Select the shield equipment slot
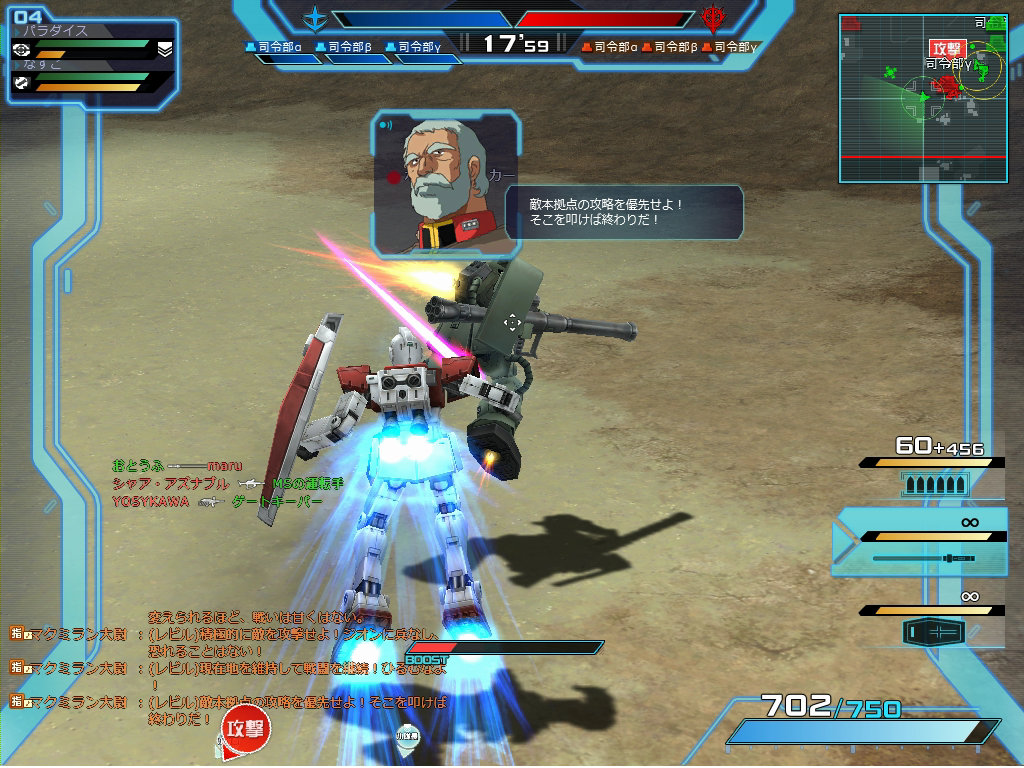The width and height of the screenshot is (1024, 768). tap(933, 632)
